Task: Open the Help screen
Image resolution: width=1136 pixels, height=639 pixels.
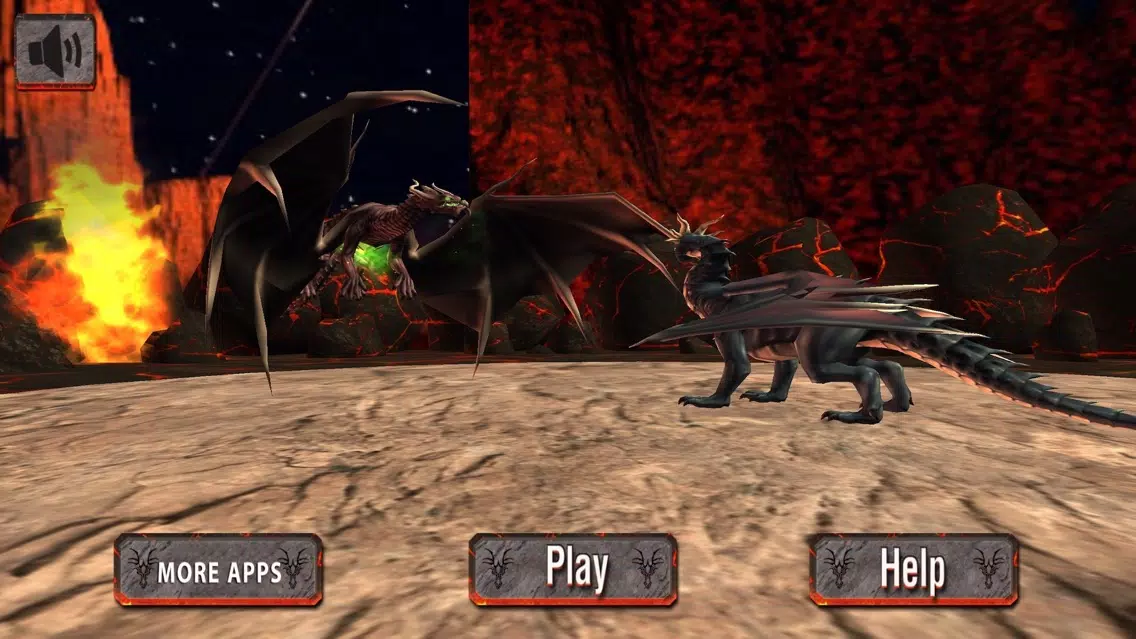Action: pyautogui.click(x=913, y=570)
